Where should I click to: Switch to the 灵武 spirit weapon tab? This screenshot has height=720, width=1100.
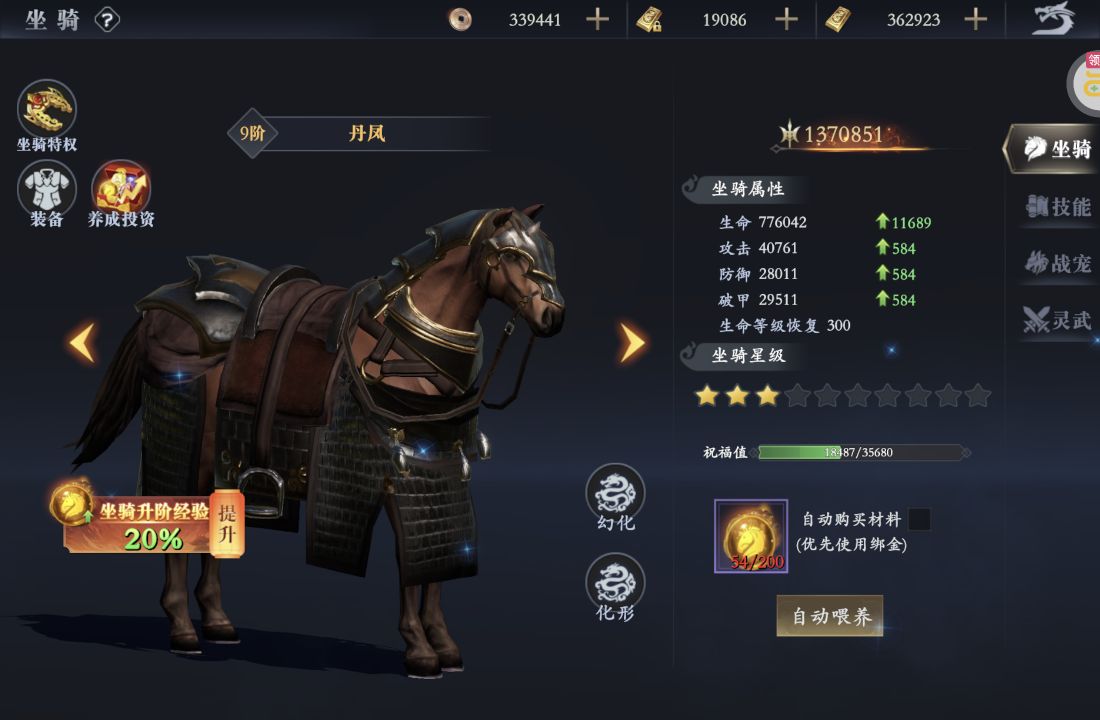(1058, 320)
